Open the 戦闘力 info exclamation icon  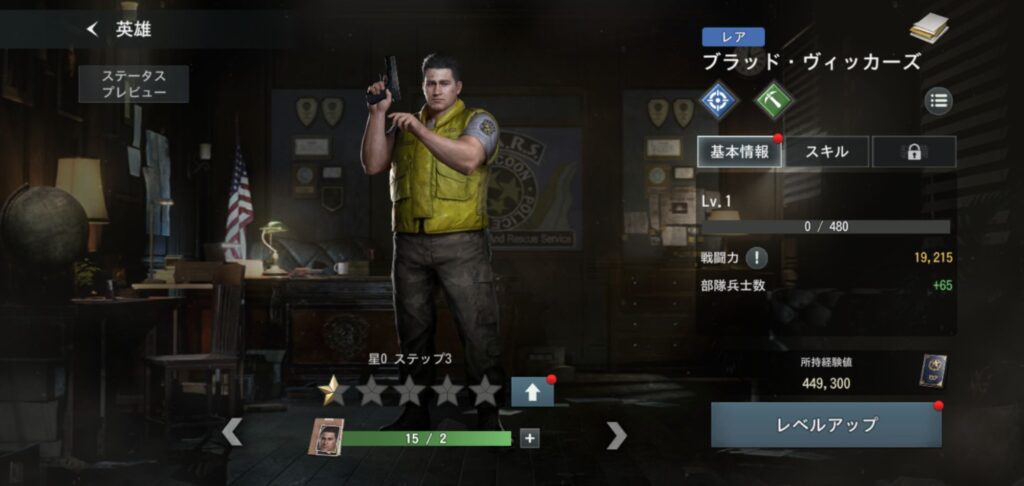point(757,258)
